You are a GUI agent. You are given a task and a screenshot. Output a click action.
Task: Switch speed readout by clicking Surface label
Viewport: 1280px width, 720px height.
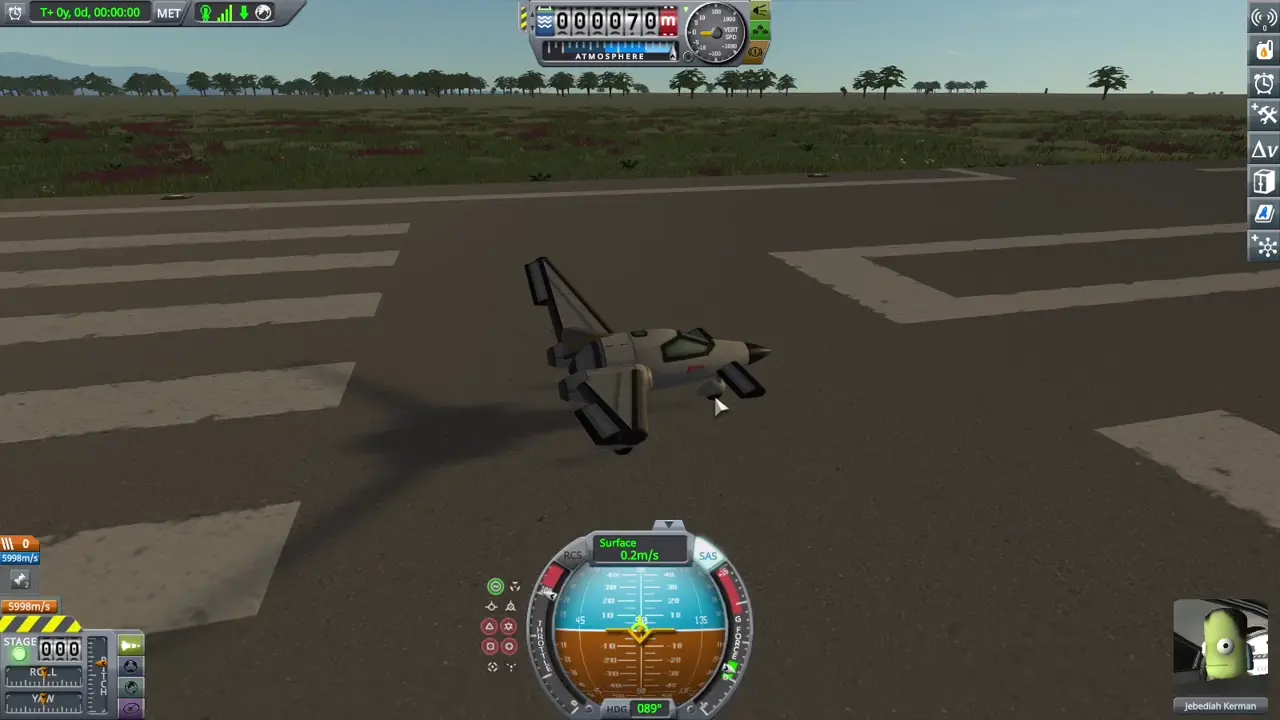(x=617, y=543)
